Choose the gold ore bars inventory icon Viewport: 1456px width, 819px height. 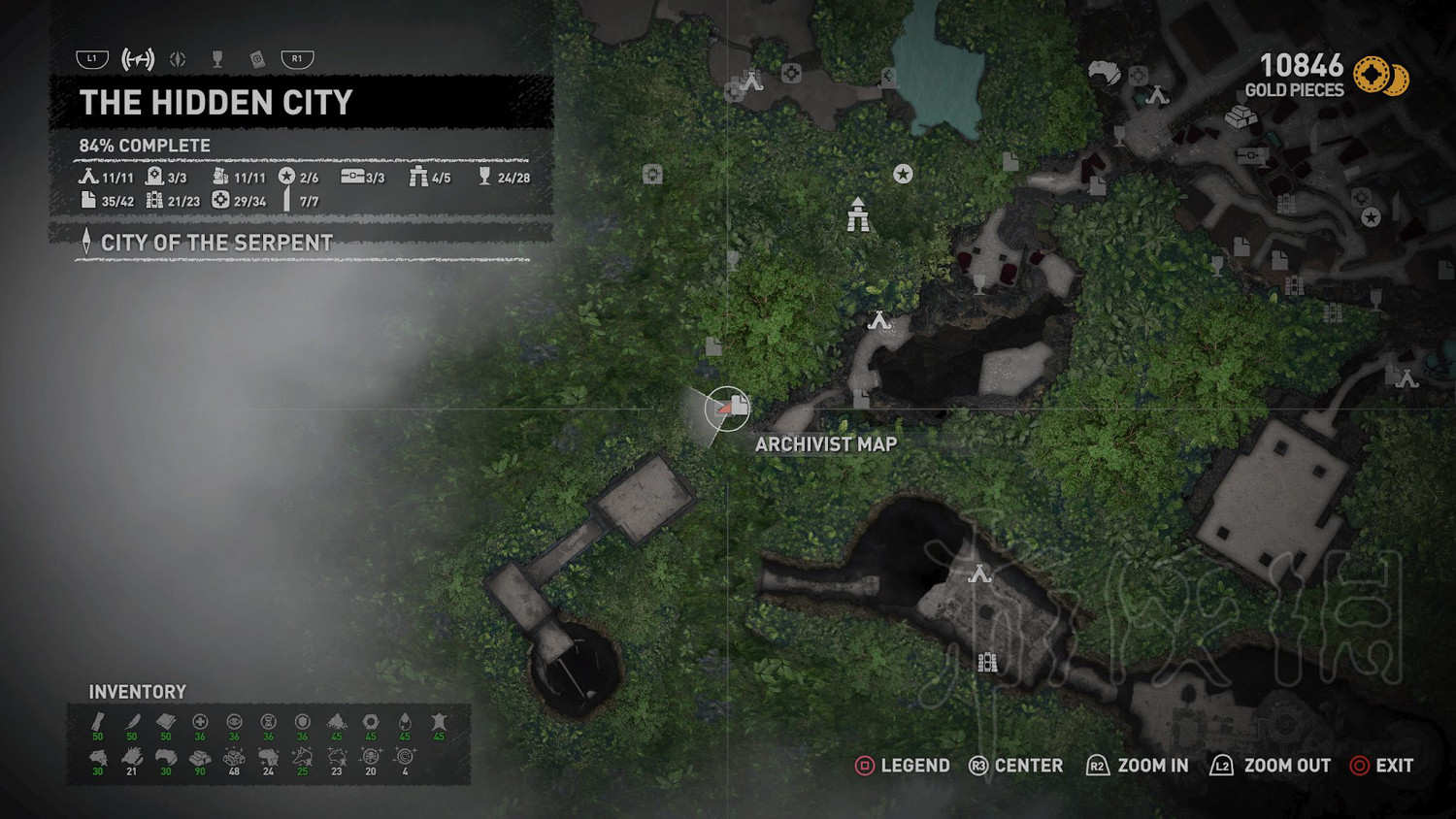tap(200, 757)
